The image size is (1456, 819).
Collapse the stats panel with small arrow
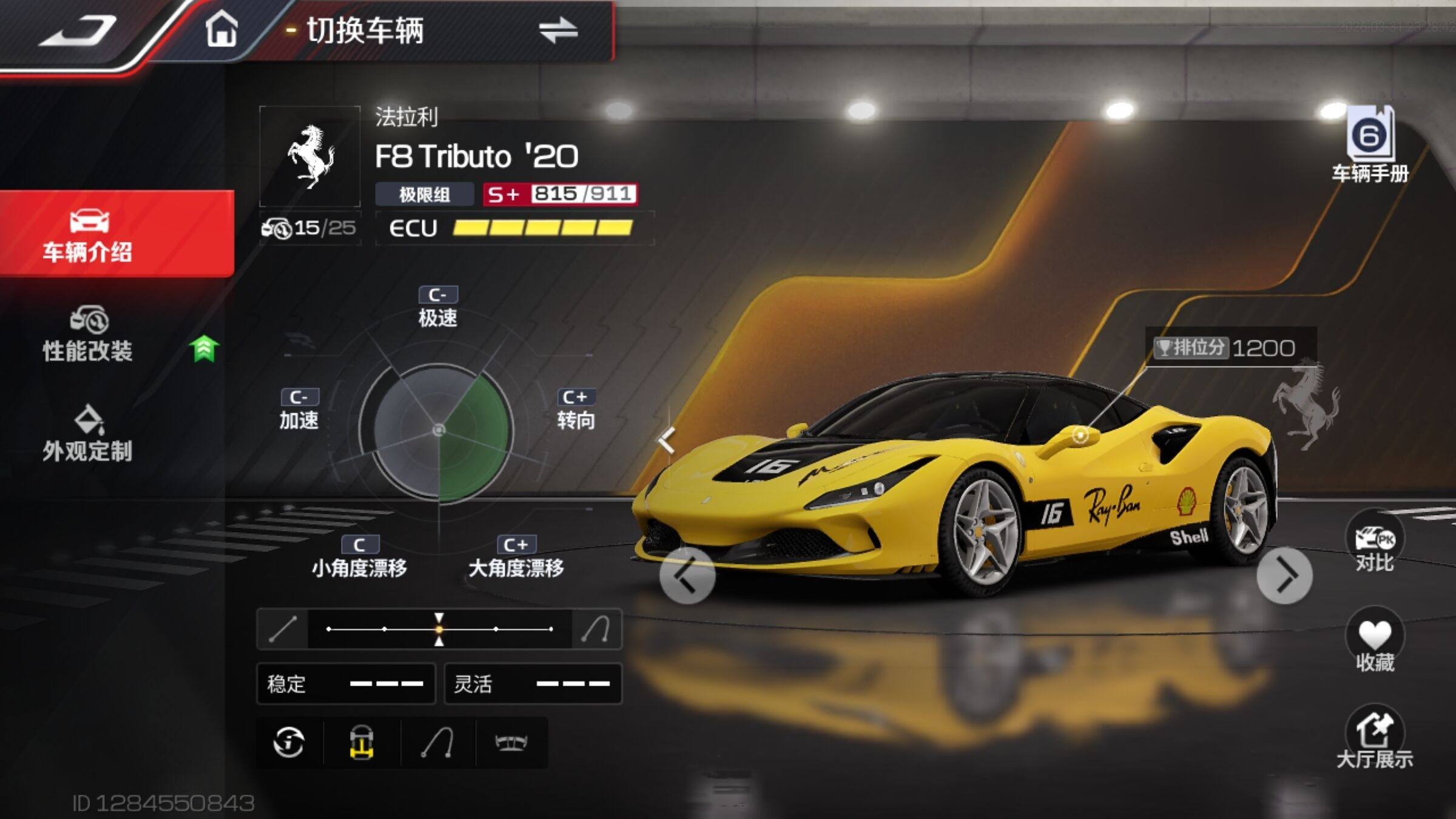[x=667, y=440]
